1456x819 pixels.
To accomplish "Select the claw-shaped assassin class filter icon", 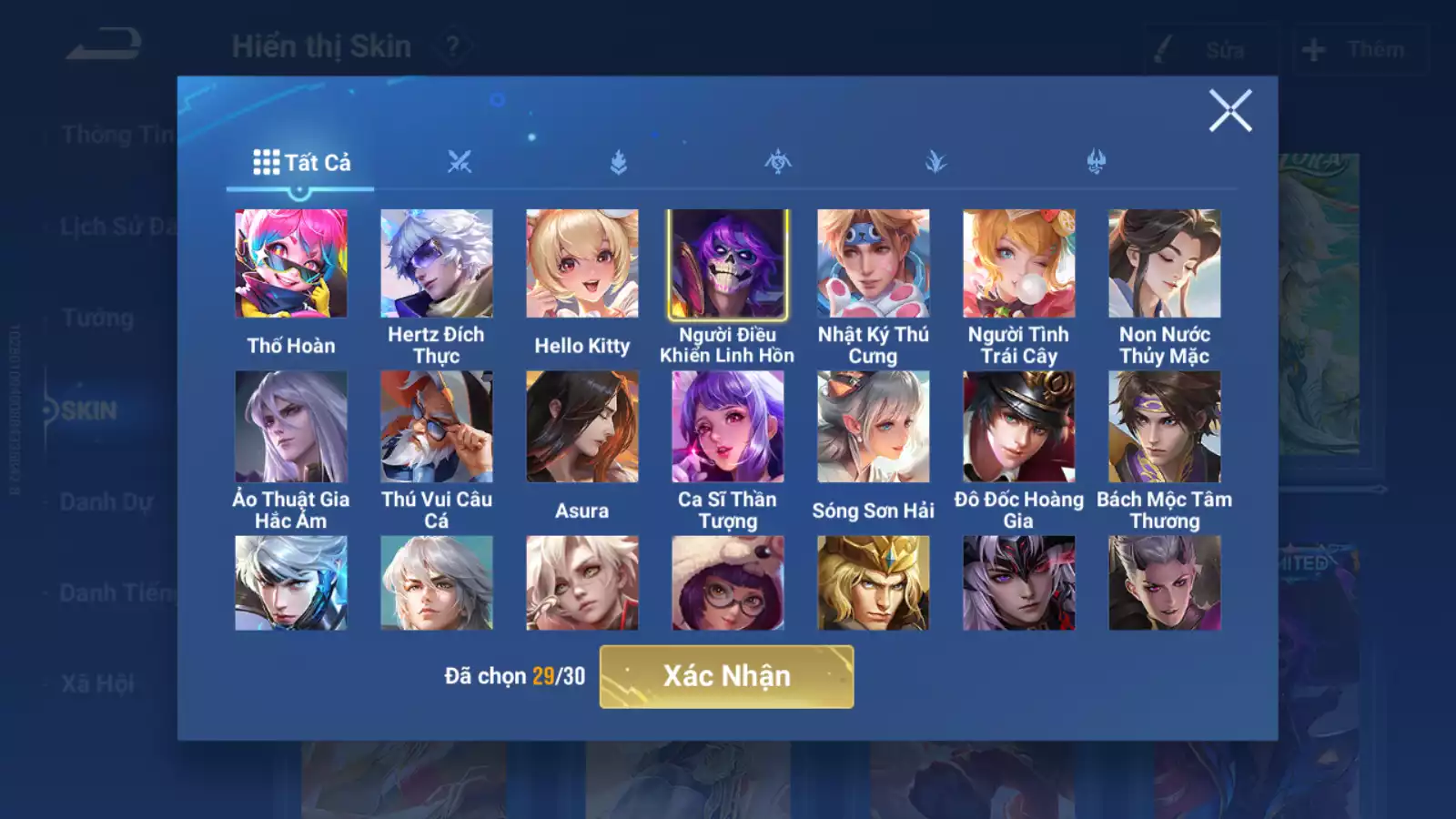I will click(x=937, y=160).
